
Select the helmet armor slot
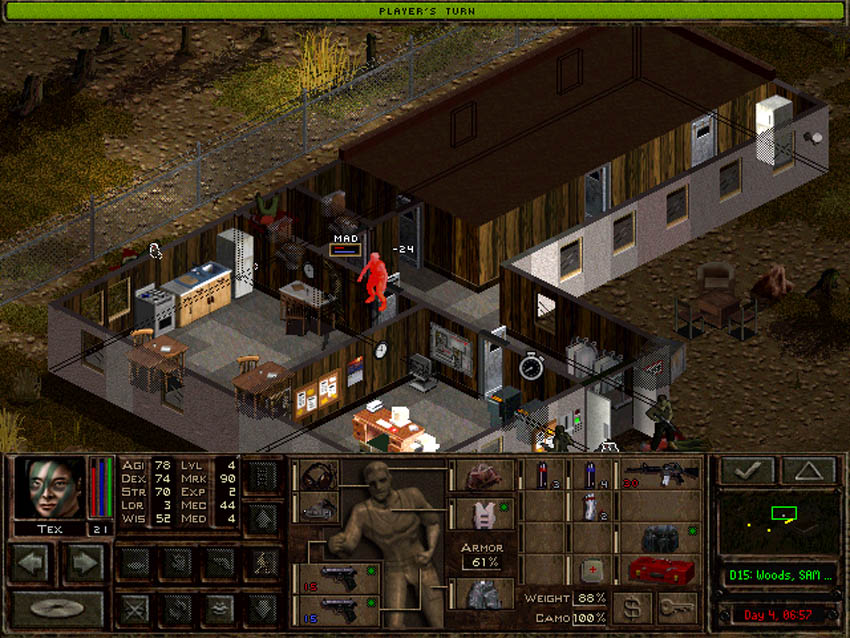tap(482, 476)
